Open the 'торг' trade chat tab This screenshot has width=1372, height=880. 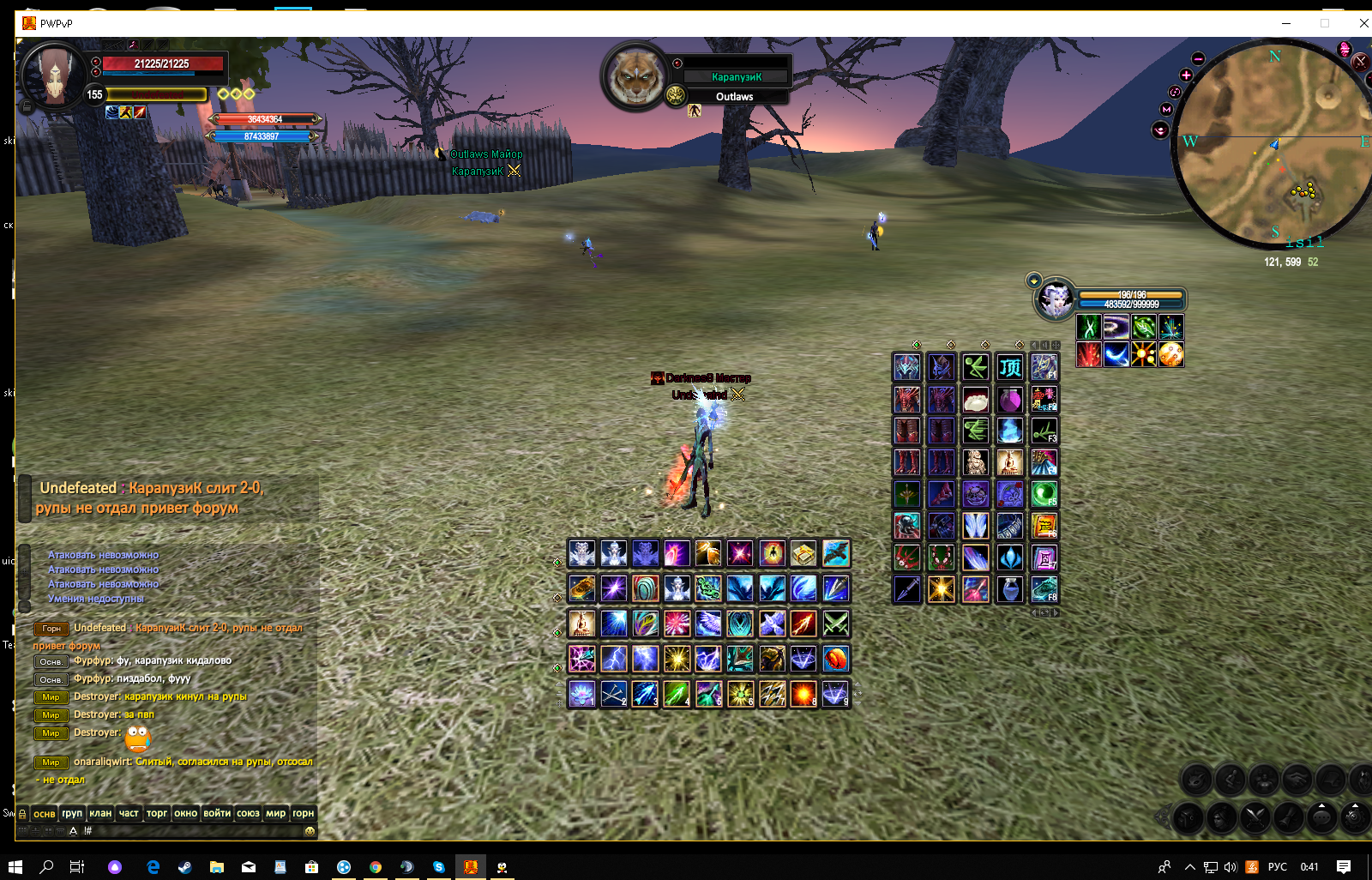point(157,813)
